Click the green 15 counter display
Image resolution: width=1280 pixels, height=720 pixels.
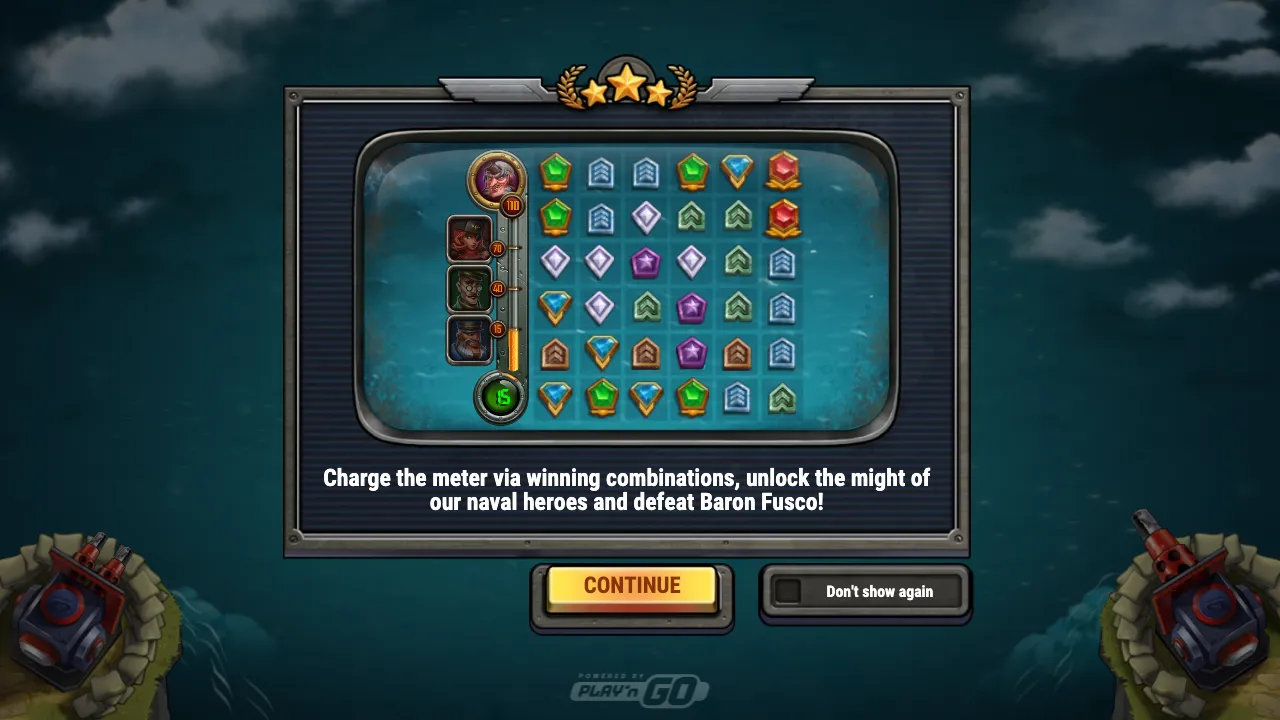[x=501, y=396]
